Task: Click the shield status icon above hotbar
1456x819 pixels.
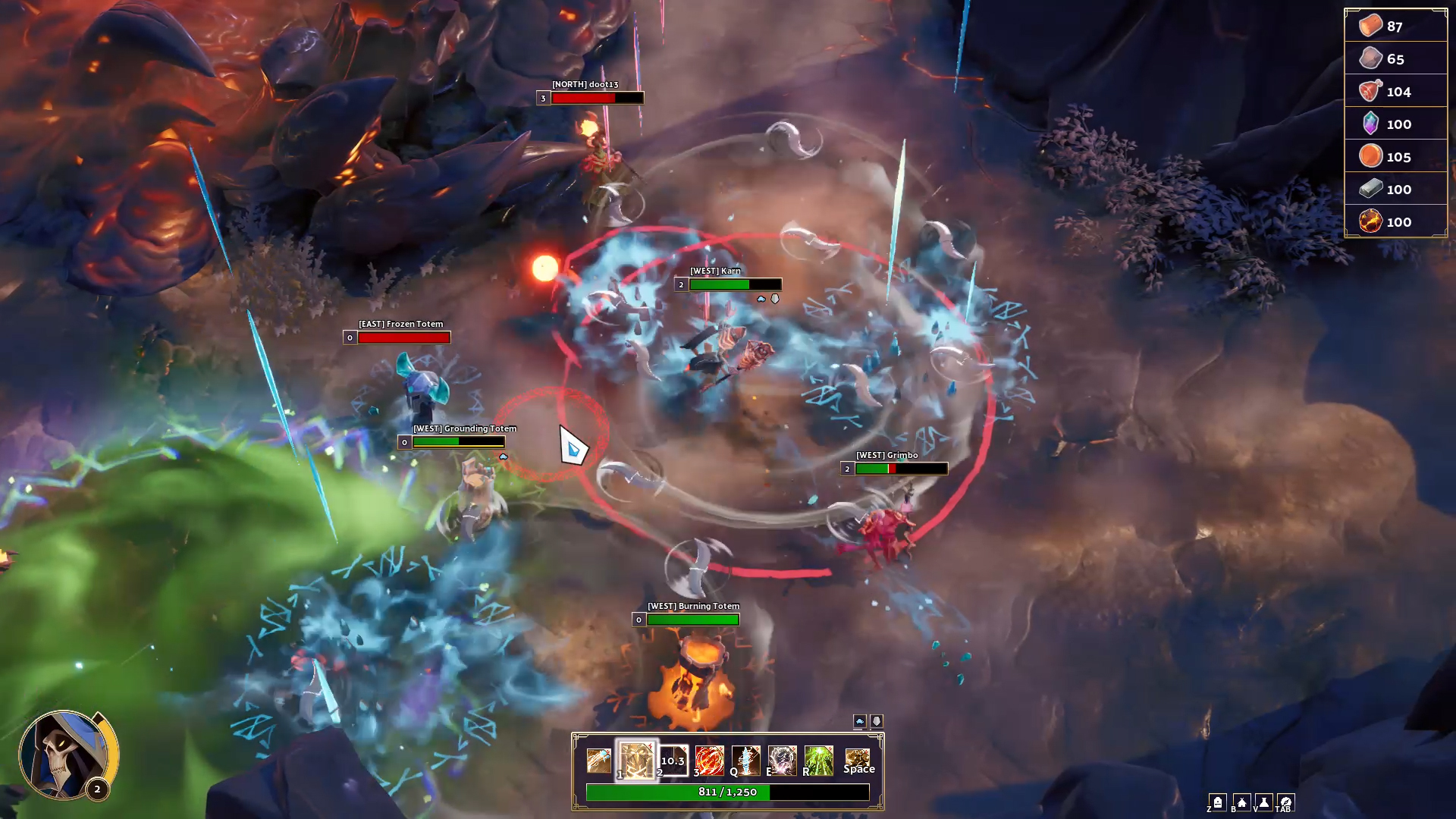Action: 877,721
